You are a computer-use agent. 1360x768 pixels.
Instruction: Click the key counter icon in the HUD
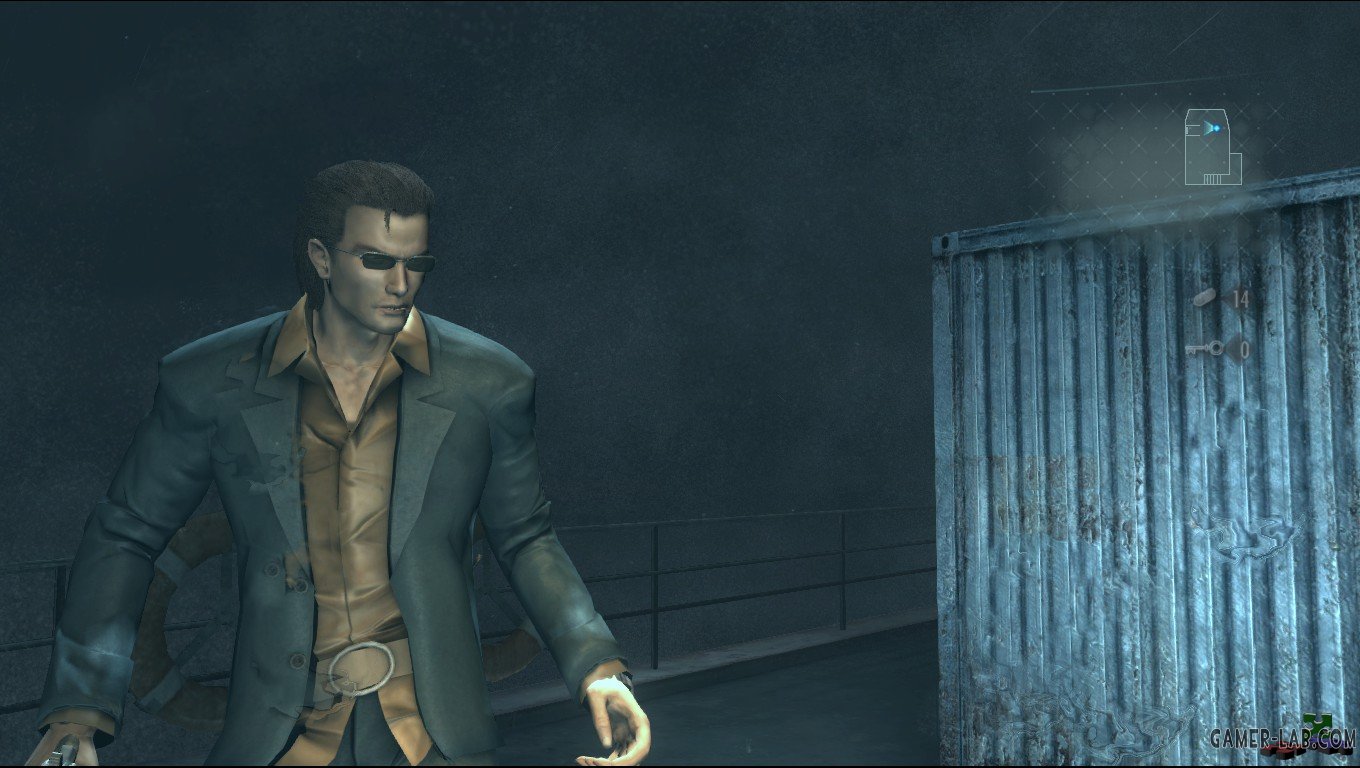pos(1204,349)
